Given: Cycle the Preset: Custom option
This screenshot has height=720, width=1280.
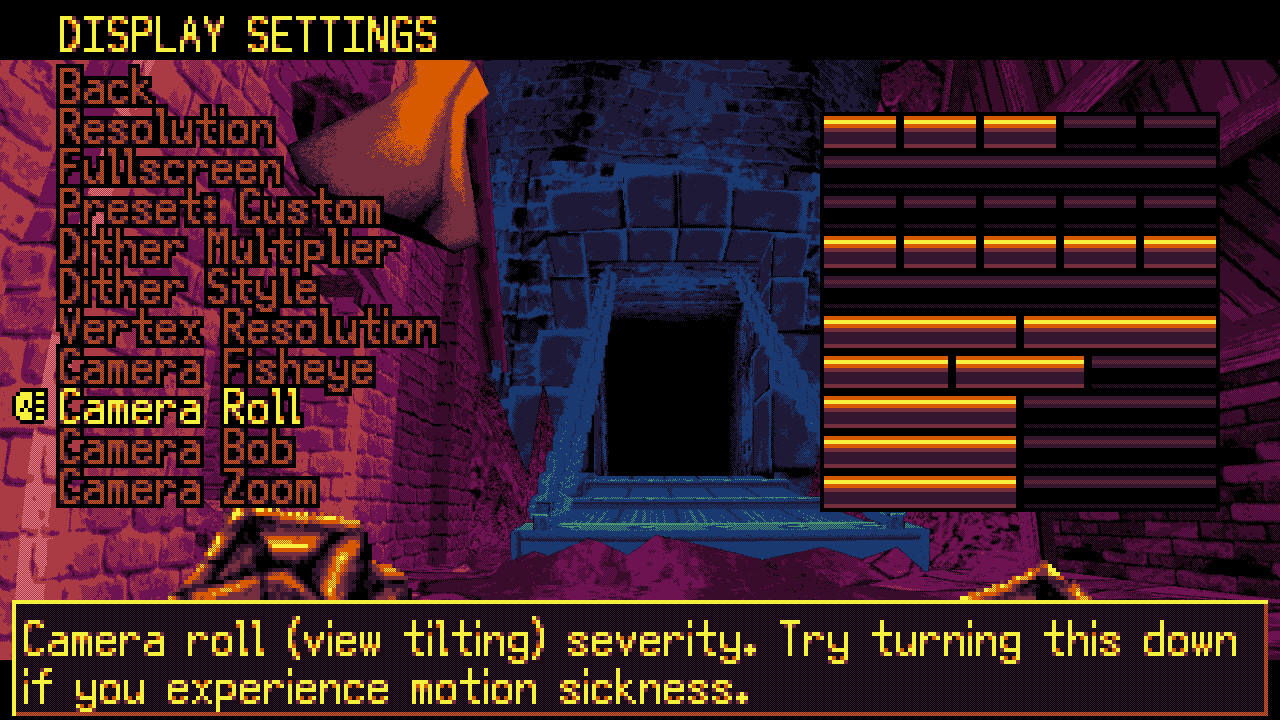Looking at the screenshot, I should [220, 210].
